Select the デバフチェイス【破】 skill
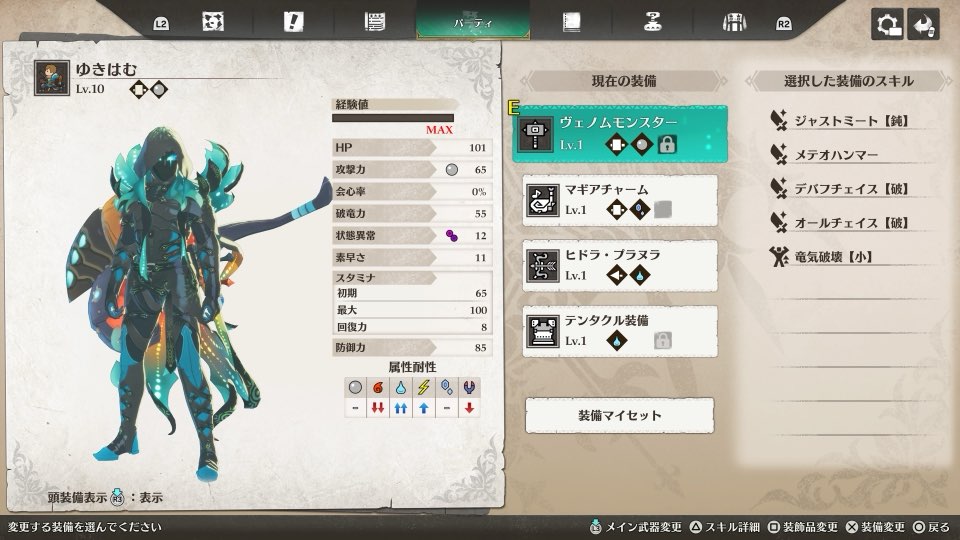 pyautogui.click(x=850, y=189)
